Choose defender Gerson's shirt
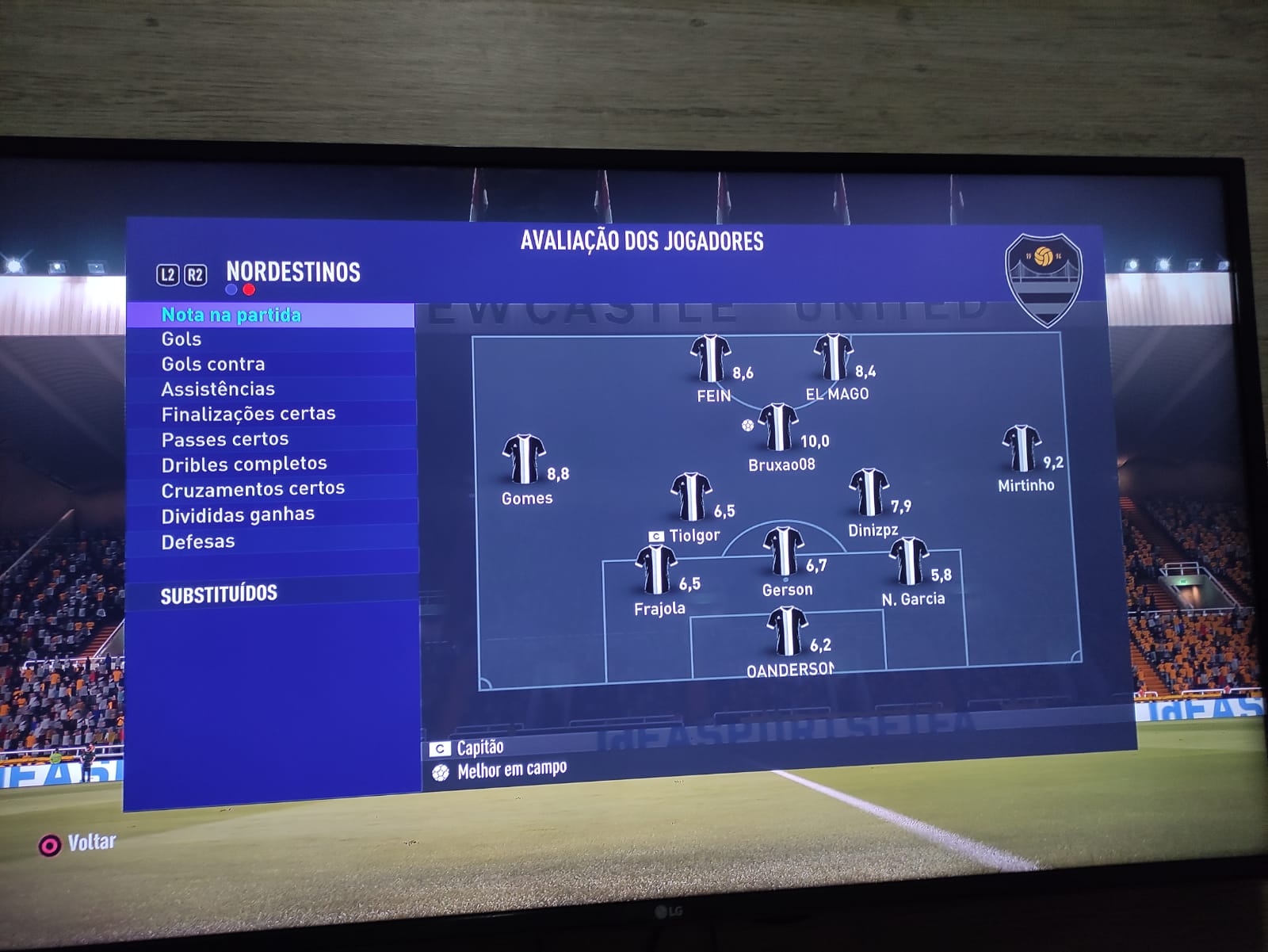The image size is (1268, 952). [784, 552]
